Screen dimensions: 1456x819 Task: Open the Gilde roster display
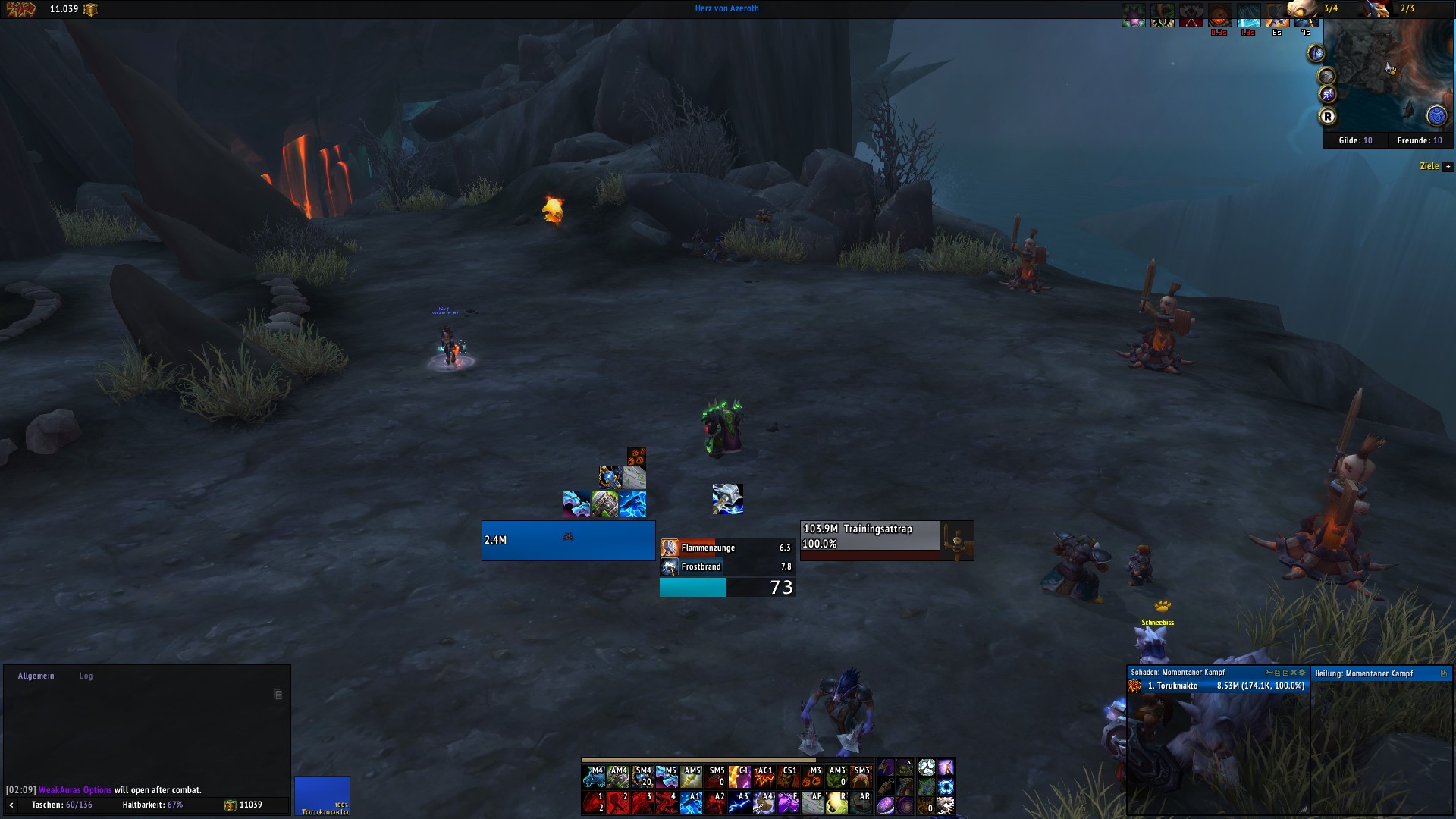click(x=1355, y=140)
